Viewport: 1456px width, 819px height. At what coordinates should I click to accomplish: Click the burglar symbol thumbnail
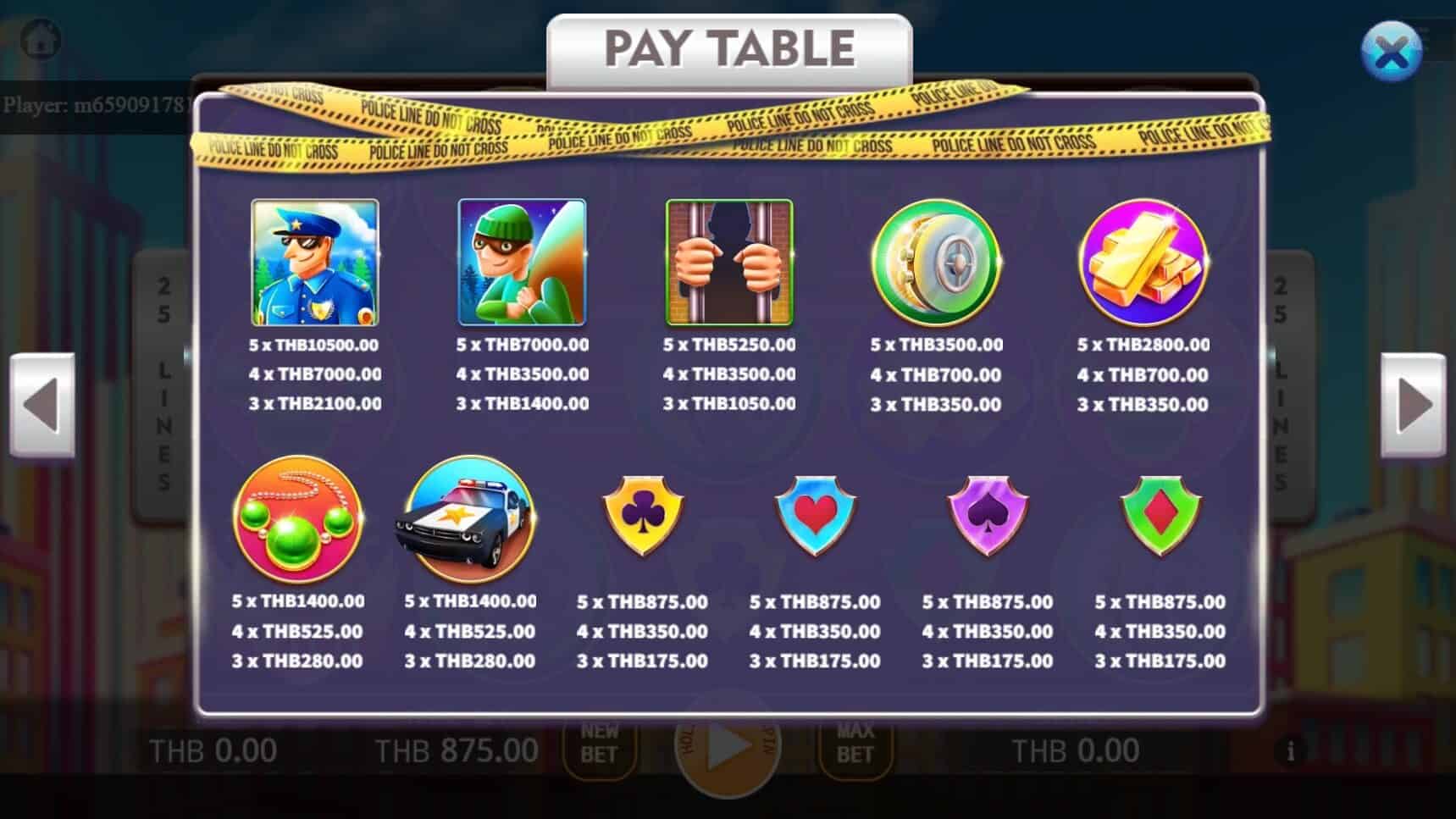click(x=521, y=263)
